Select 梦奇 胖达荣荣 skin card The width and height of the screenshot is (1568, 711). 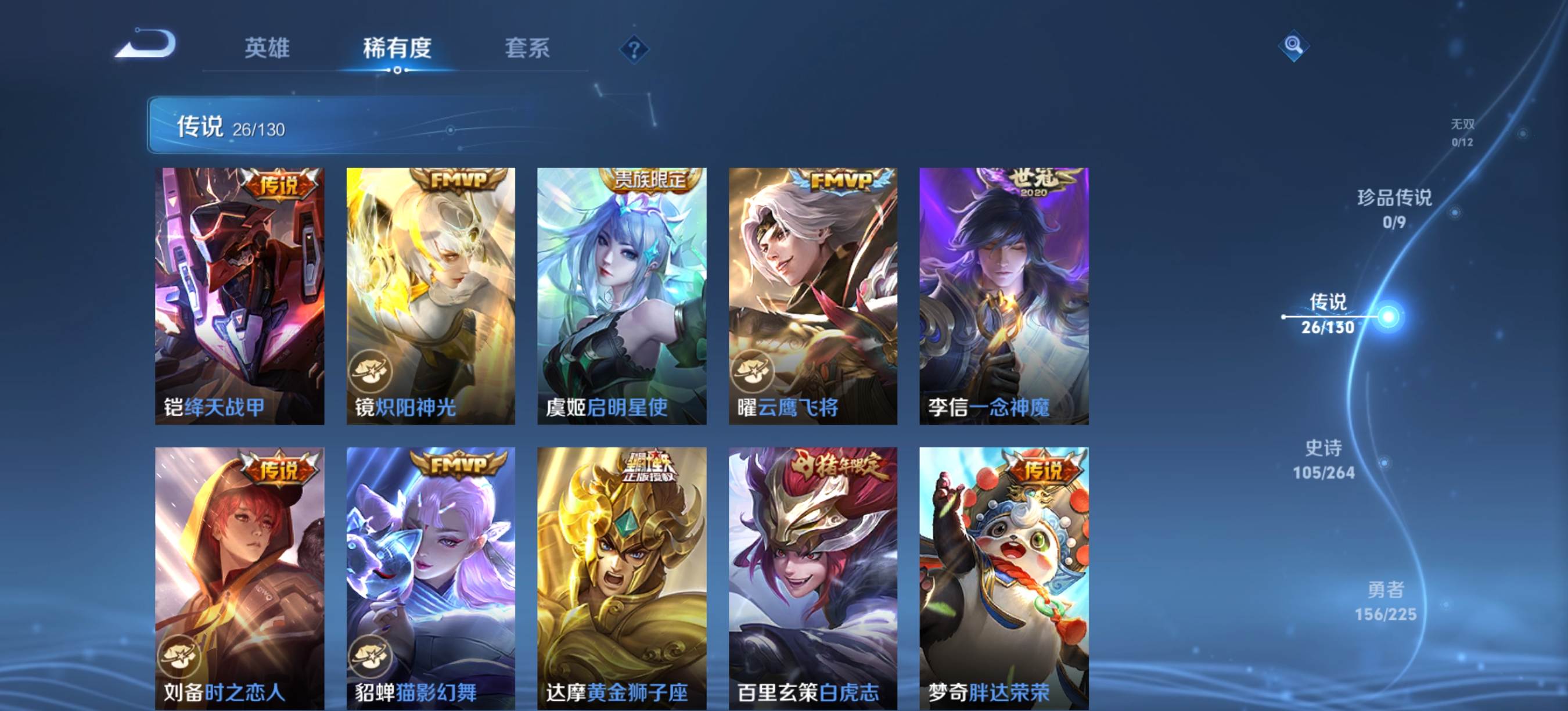1004,579
